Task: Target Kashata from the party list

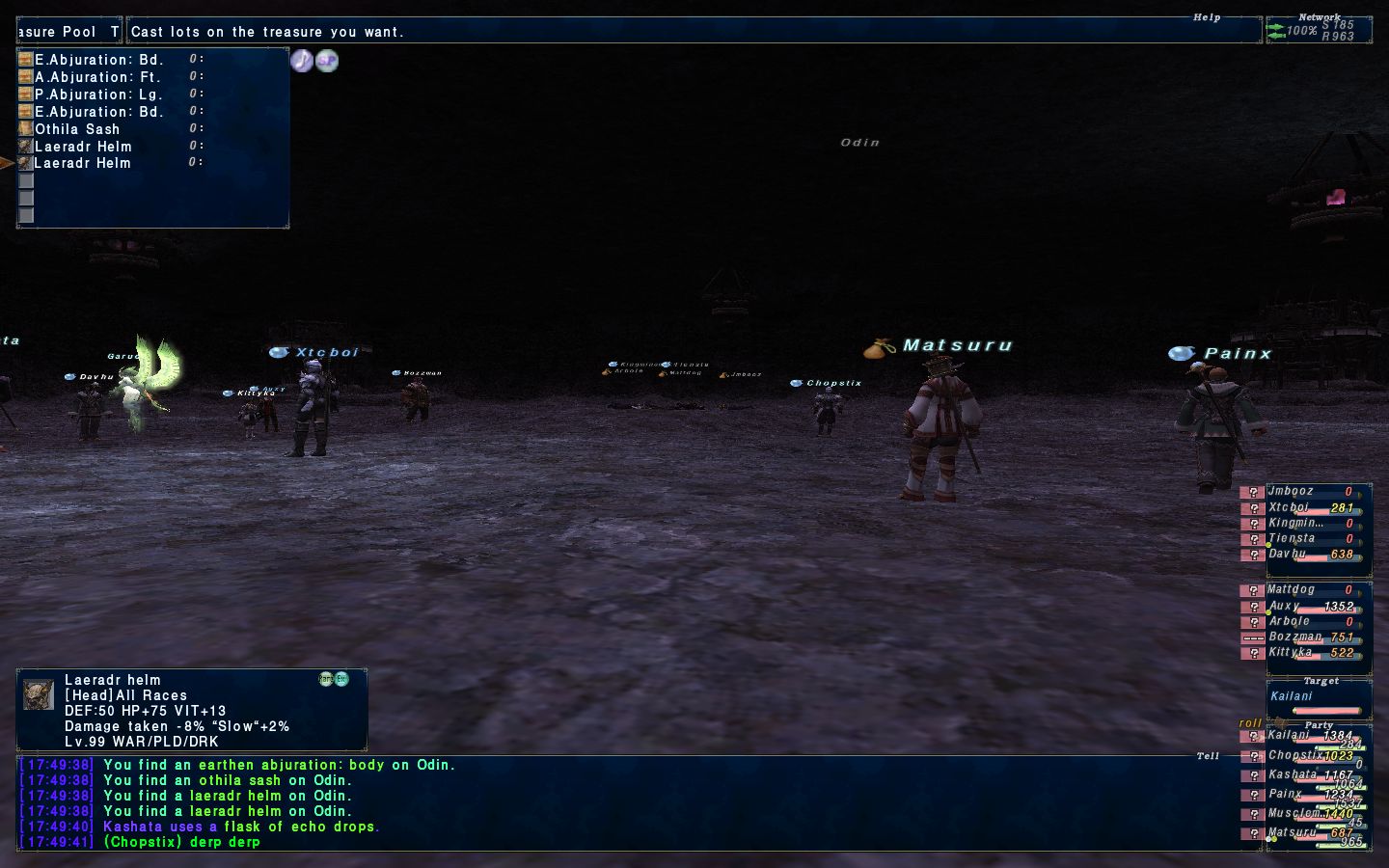Action: click(x=1293, y=775)
